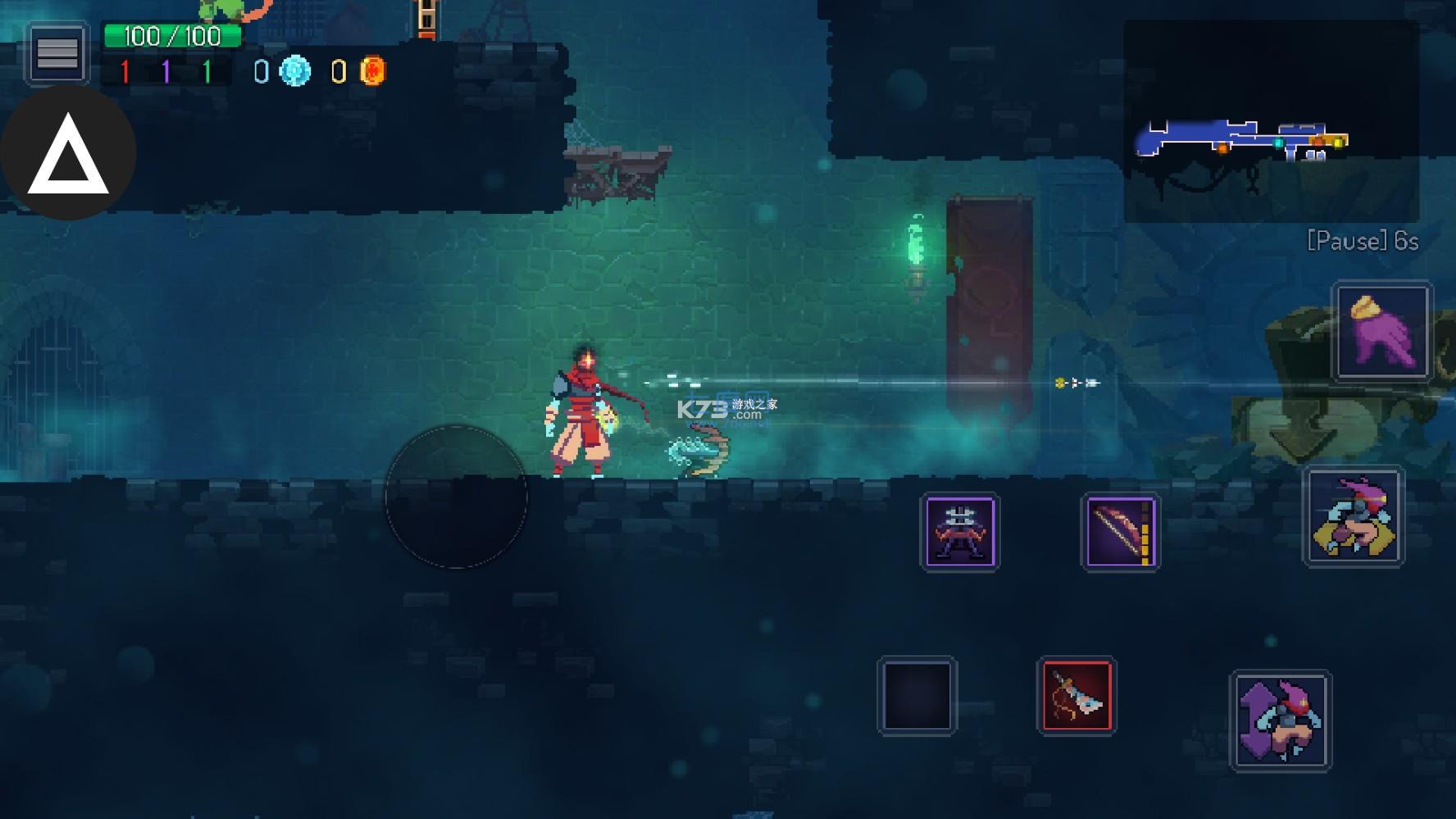Tap the white triangle overlay button
Viewport: 1456px width, 819px height.
coord(68,154)
